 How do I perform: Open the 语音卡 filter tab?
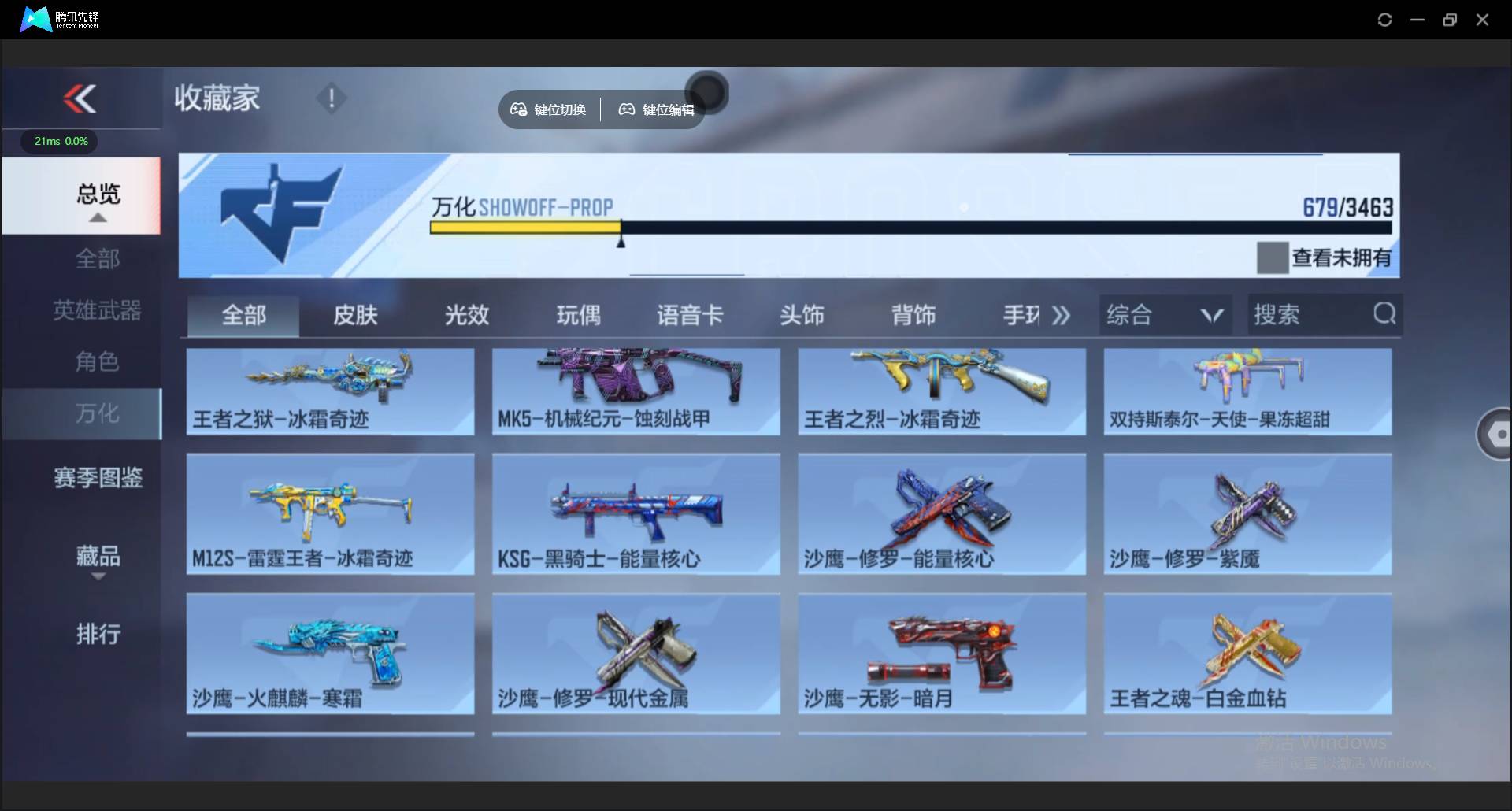pyautogui.click(x=690, y=314)
